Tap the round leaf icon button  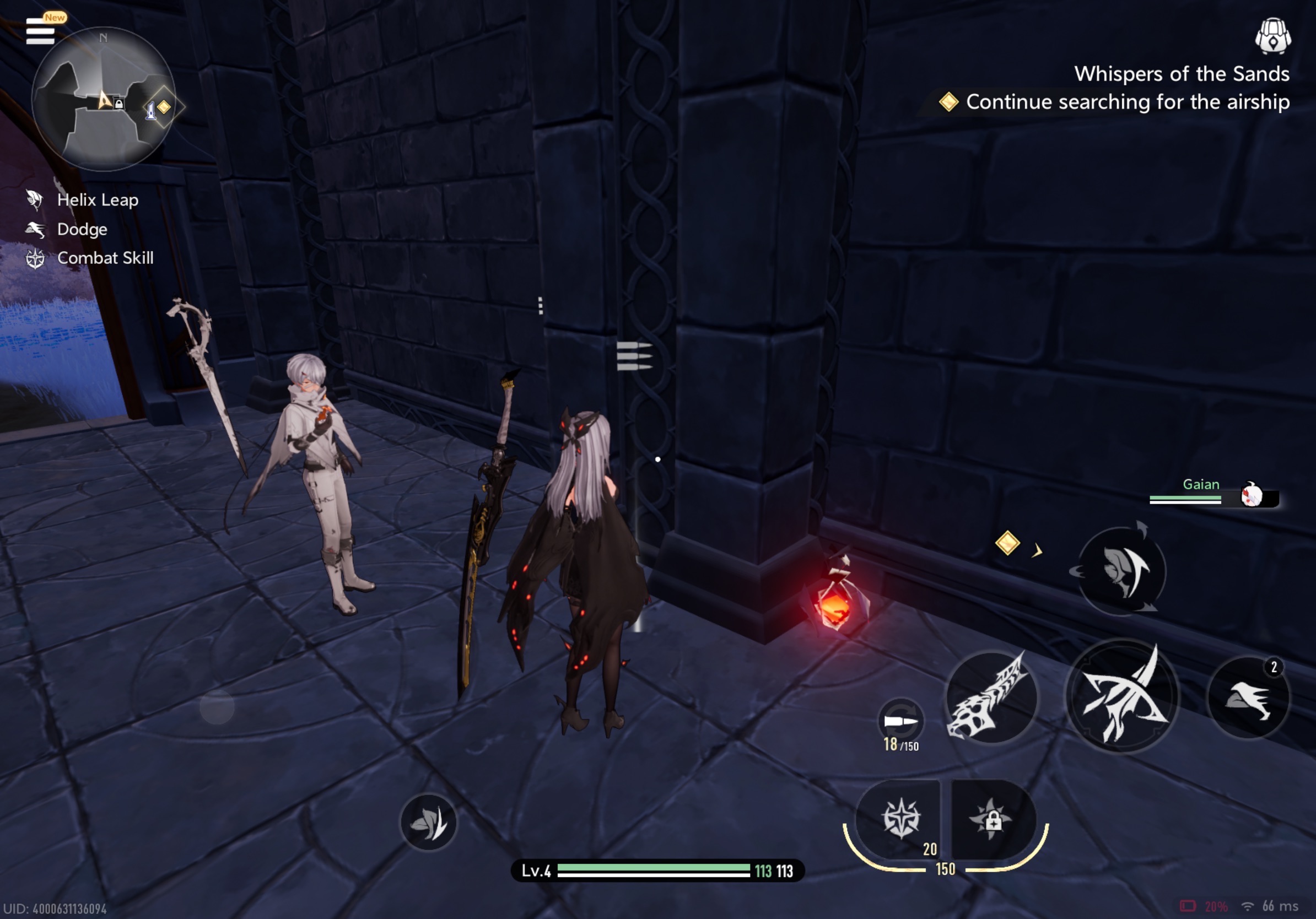(428, 822)
